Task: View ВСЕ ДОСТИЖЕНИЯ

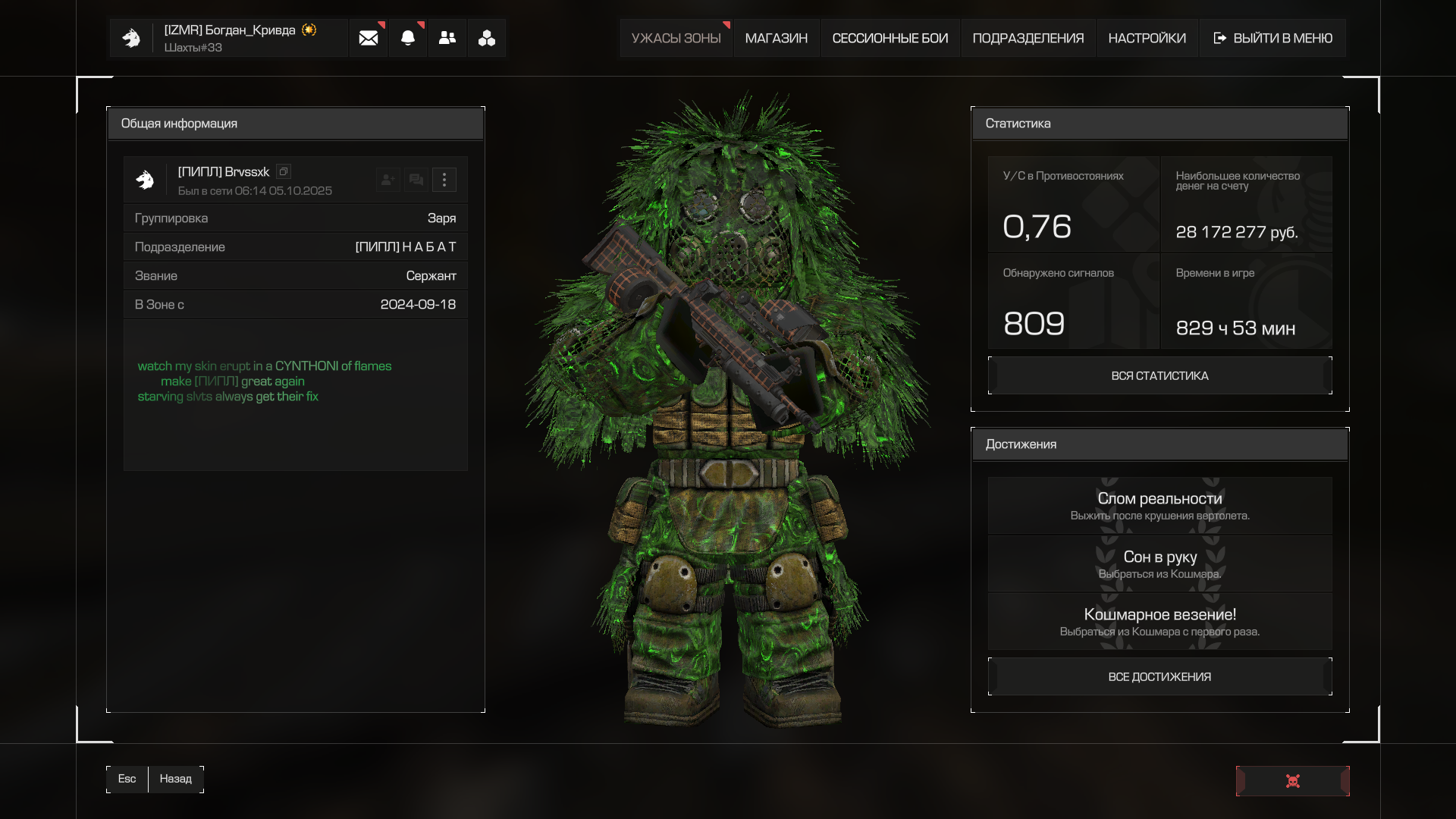Action: (1159, 676)
